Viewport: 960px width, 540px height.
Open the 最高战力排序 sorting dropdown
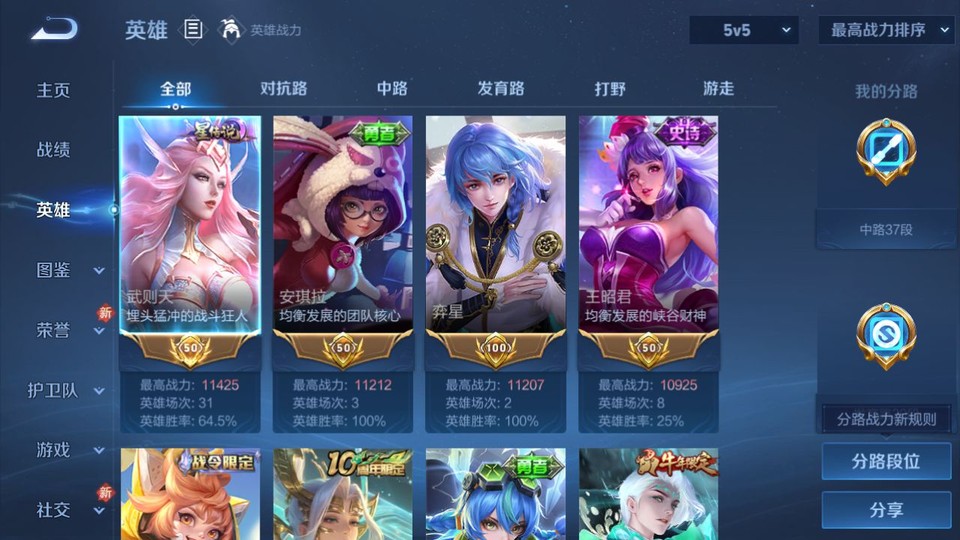pos(886,31)
